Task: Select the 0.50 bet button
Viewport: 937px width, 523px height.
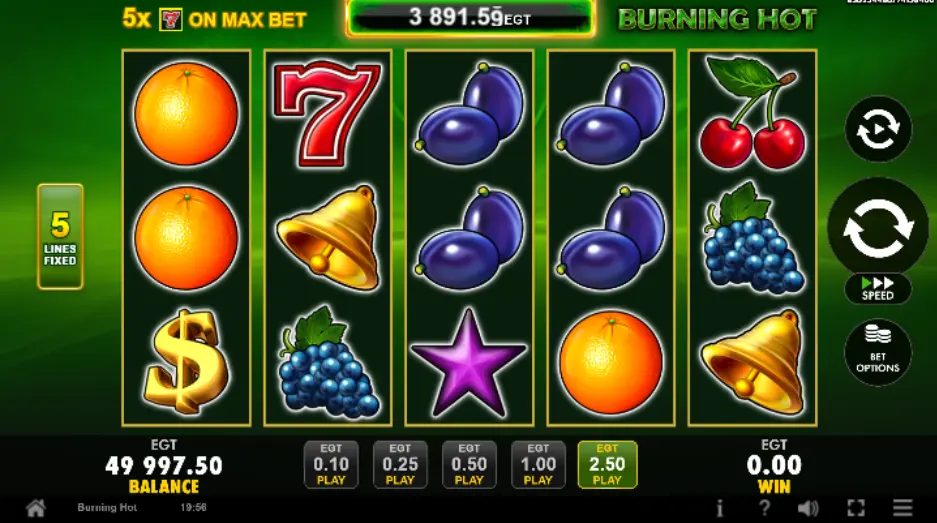Action: (469, 465)
